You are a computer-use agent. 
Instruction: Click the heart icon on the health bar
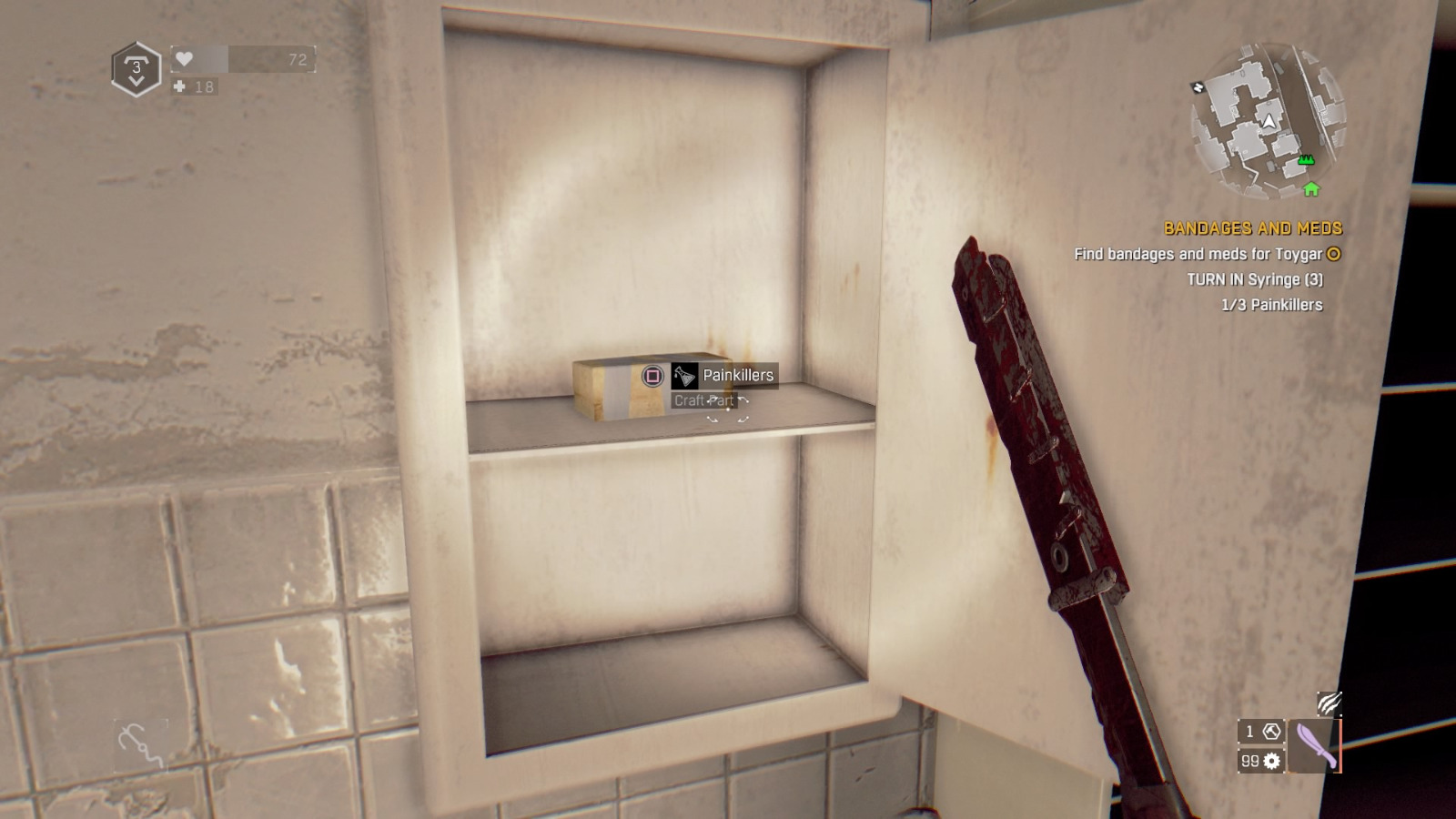pos(184,58)
